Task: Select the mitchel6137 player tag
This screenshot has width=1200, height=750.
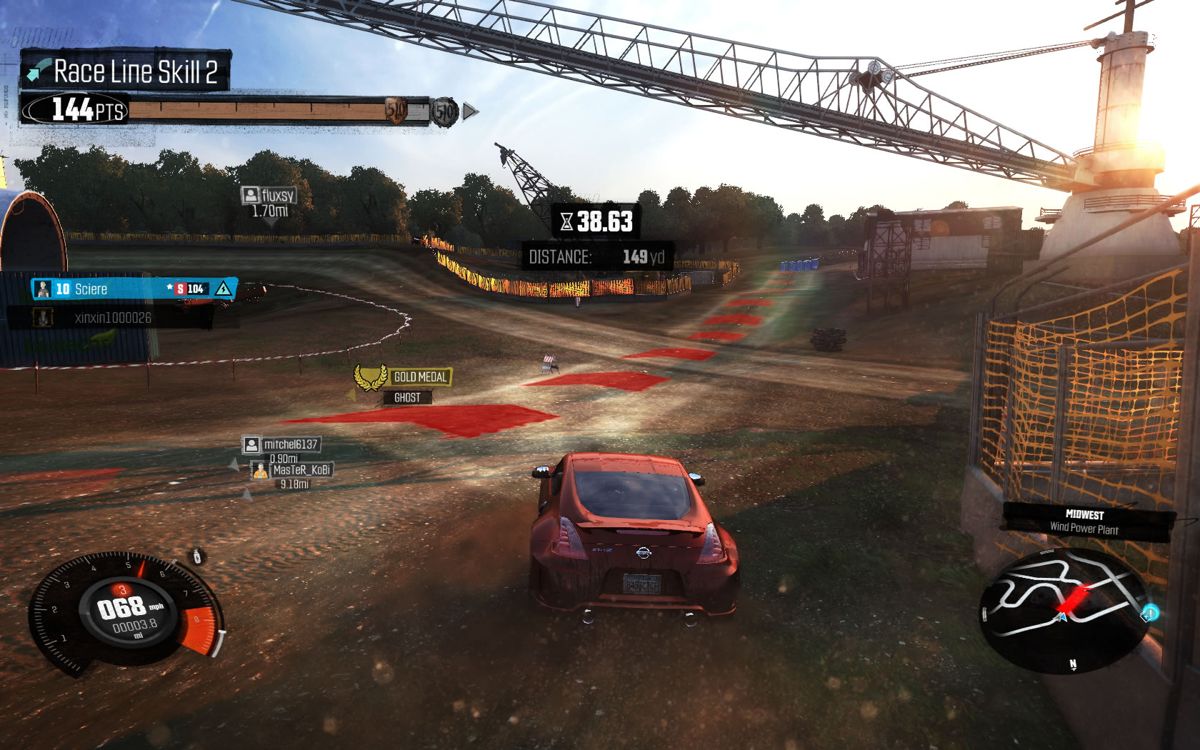Action: [282, 445]
